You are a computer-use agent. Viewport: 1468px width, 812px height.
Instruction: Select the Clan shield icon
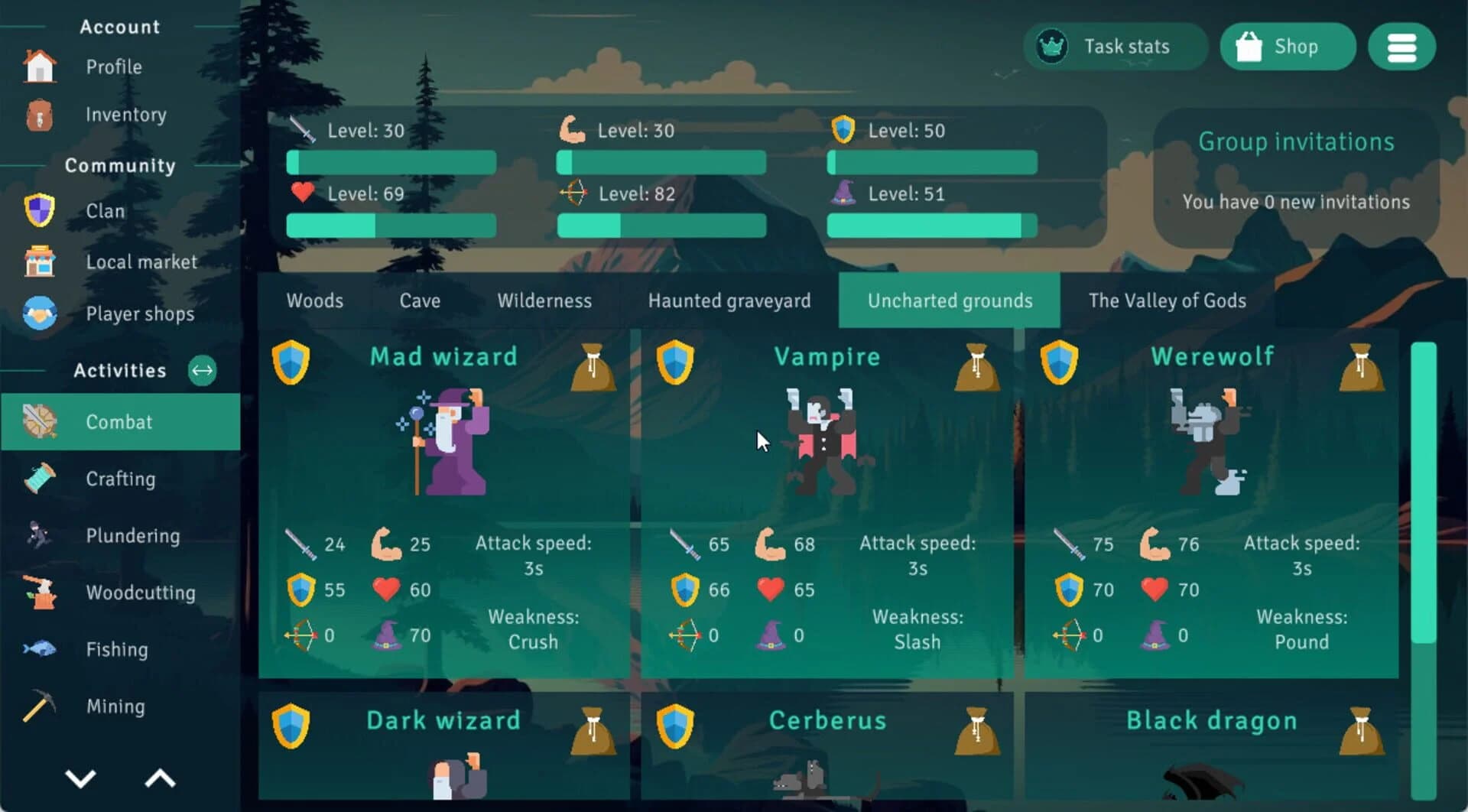coord(40,210)
